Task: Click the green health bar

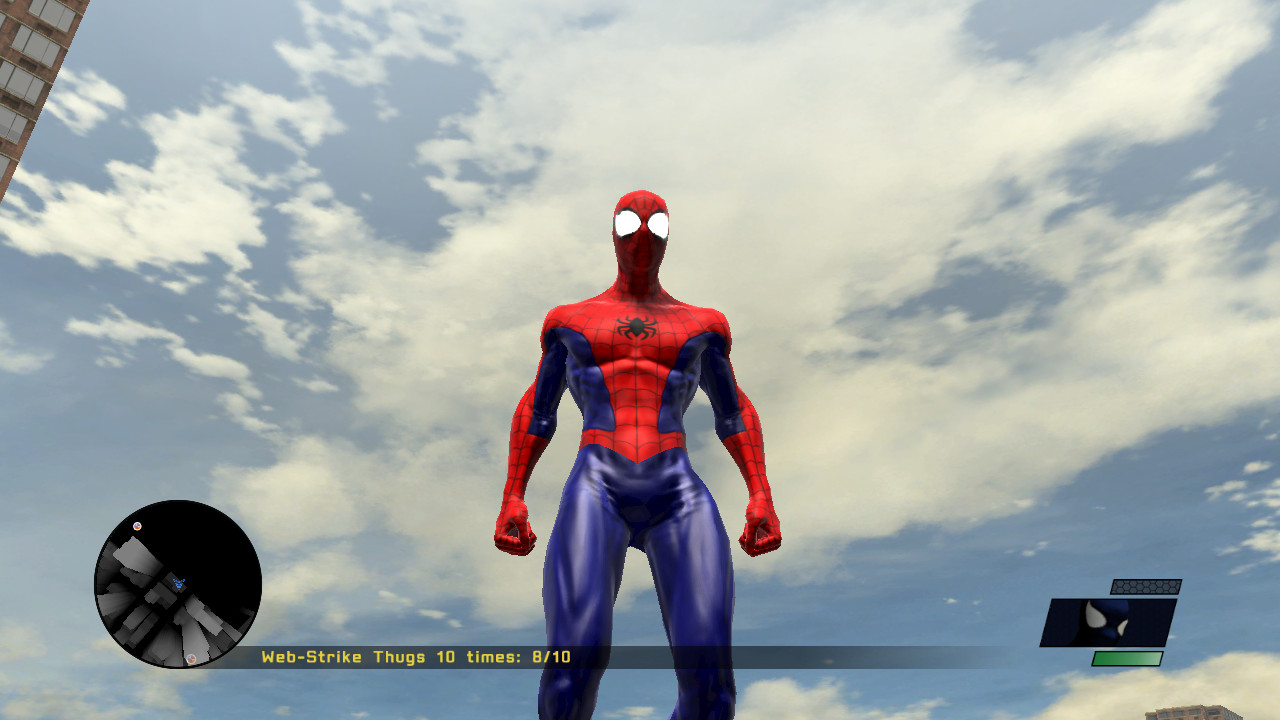Action: tap(1127, 658)
